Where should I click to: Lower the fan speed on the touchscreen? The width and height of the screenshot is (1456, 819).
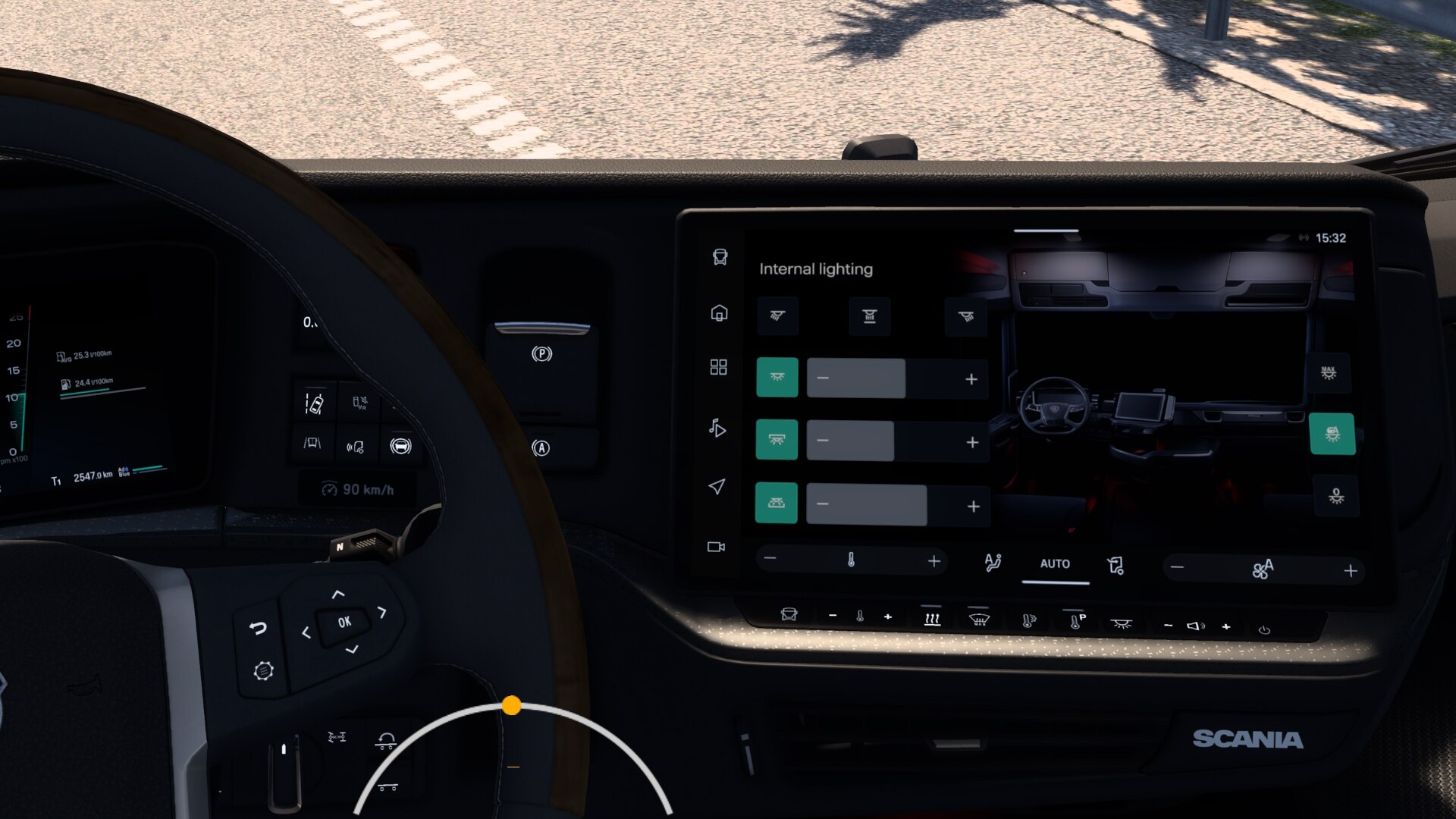click(1177, 567)
